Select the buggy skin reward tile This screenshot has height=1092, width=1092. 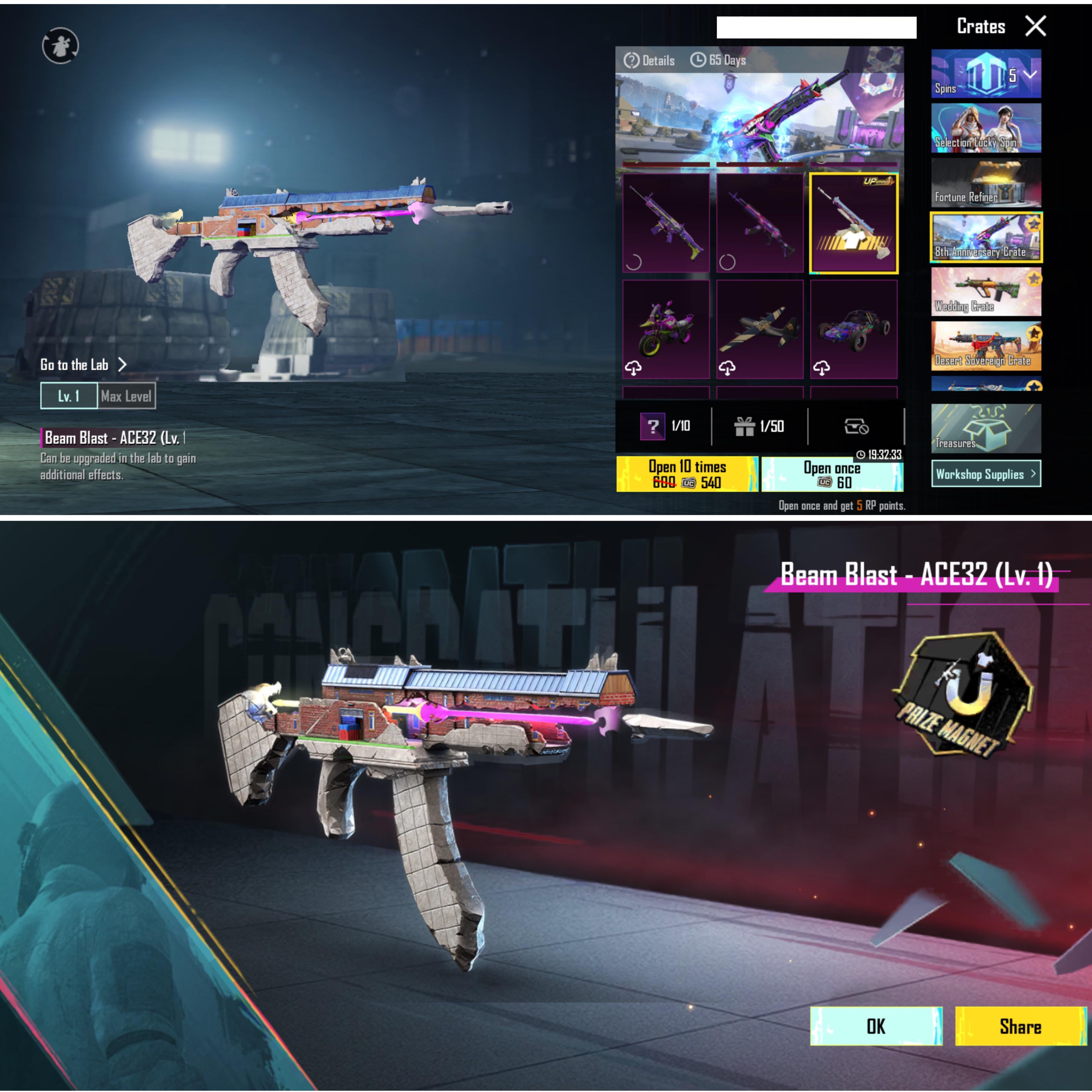(x=853, y=329)
